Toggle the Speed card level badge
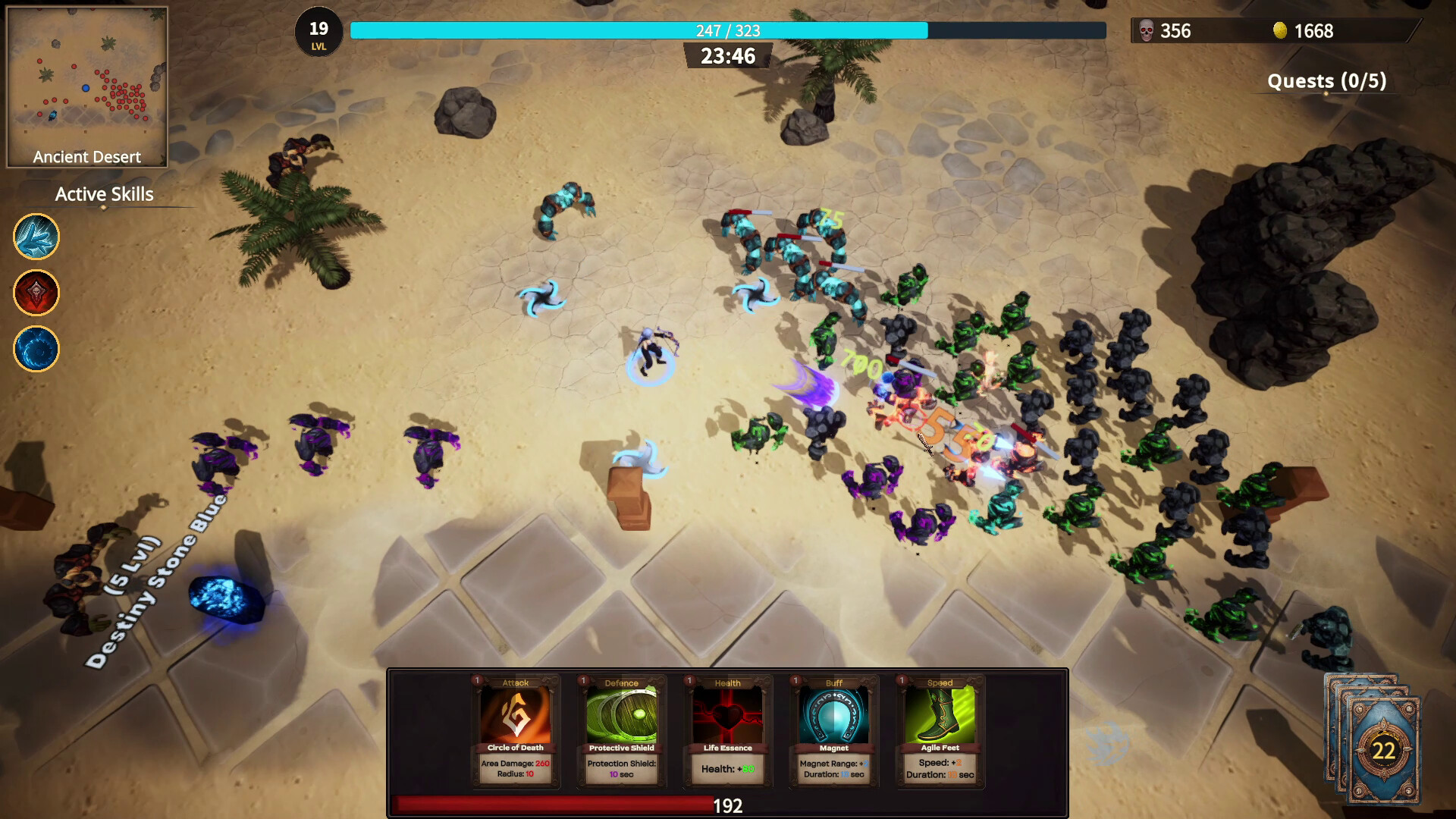 [900, 682]
